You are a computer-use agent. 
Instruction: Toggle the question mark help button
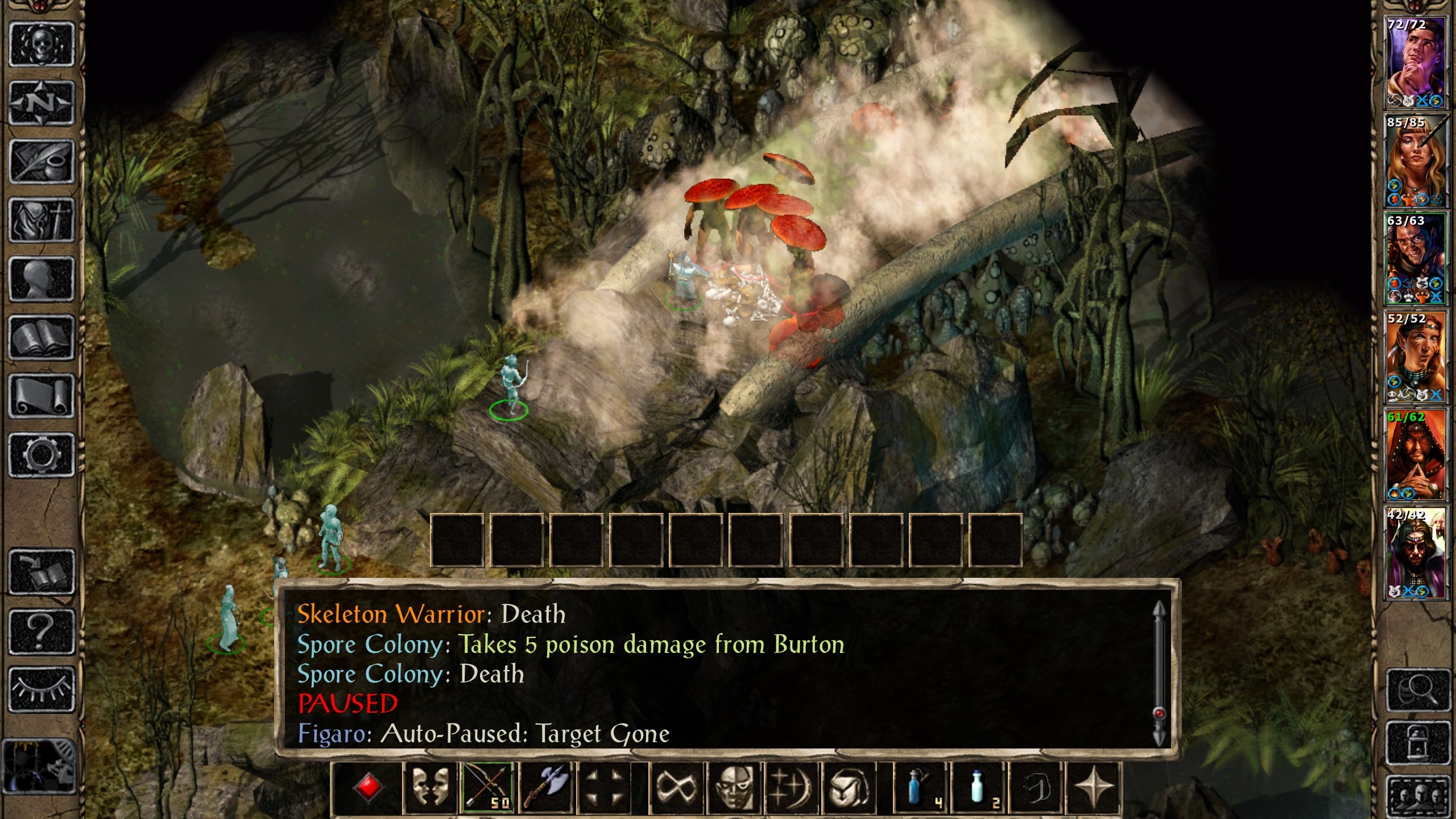point(41,631)
